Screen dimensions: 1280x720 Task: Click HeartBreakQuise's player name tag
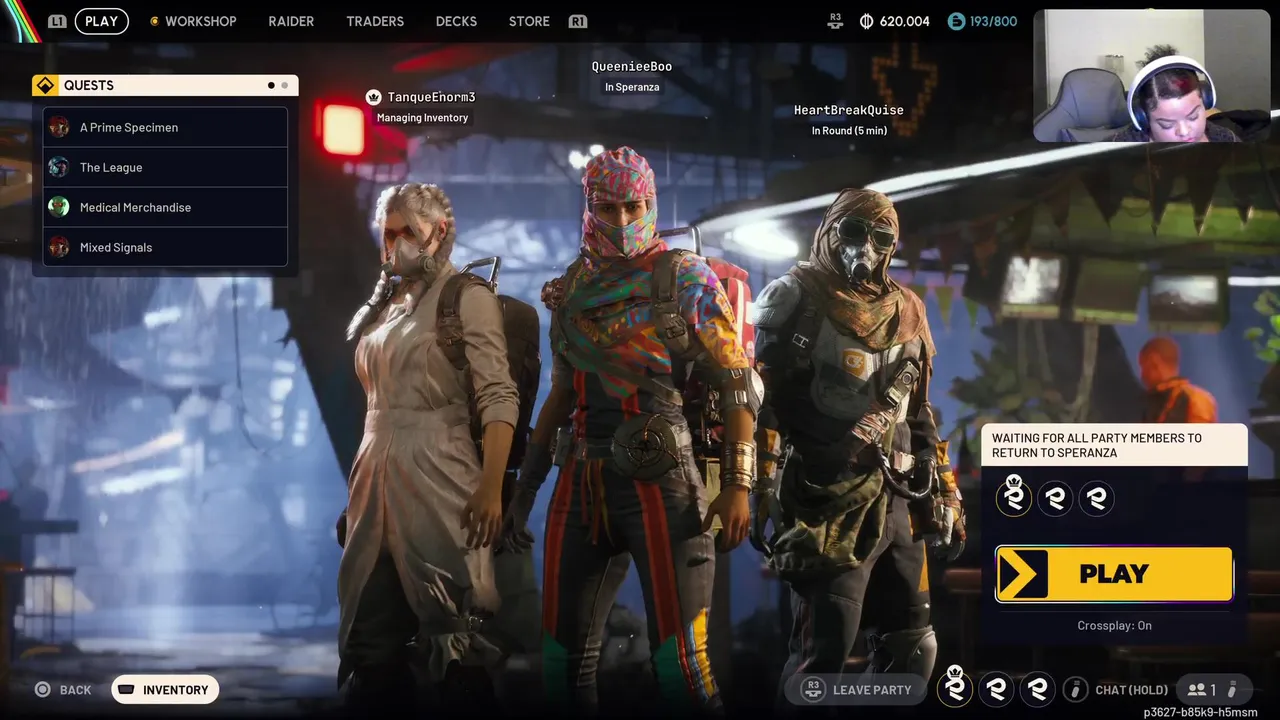(848, 110)
